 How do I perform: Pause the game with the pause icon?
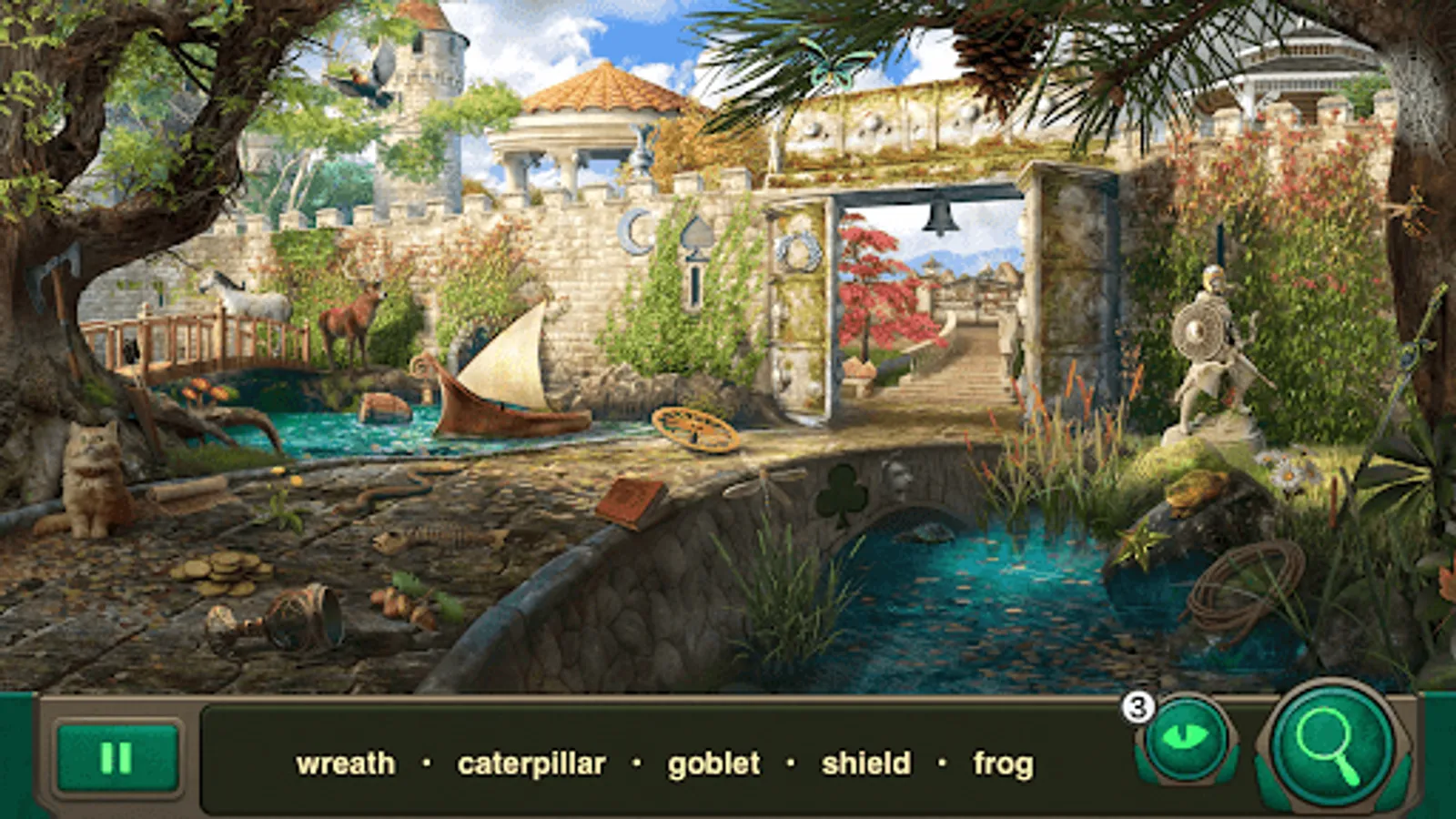[116, 756]
